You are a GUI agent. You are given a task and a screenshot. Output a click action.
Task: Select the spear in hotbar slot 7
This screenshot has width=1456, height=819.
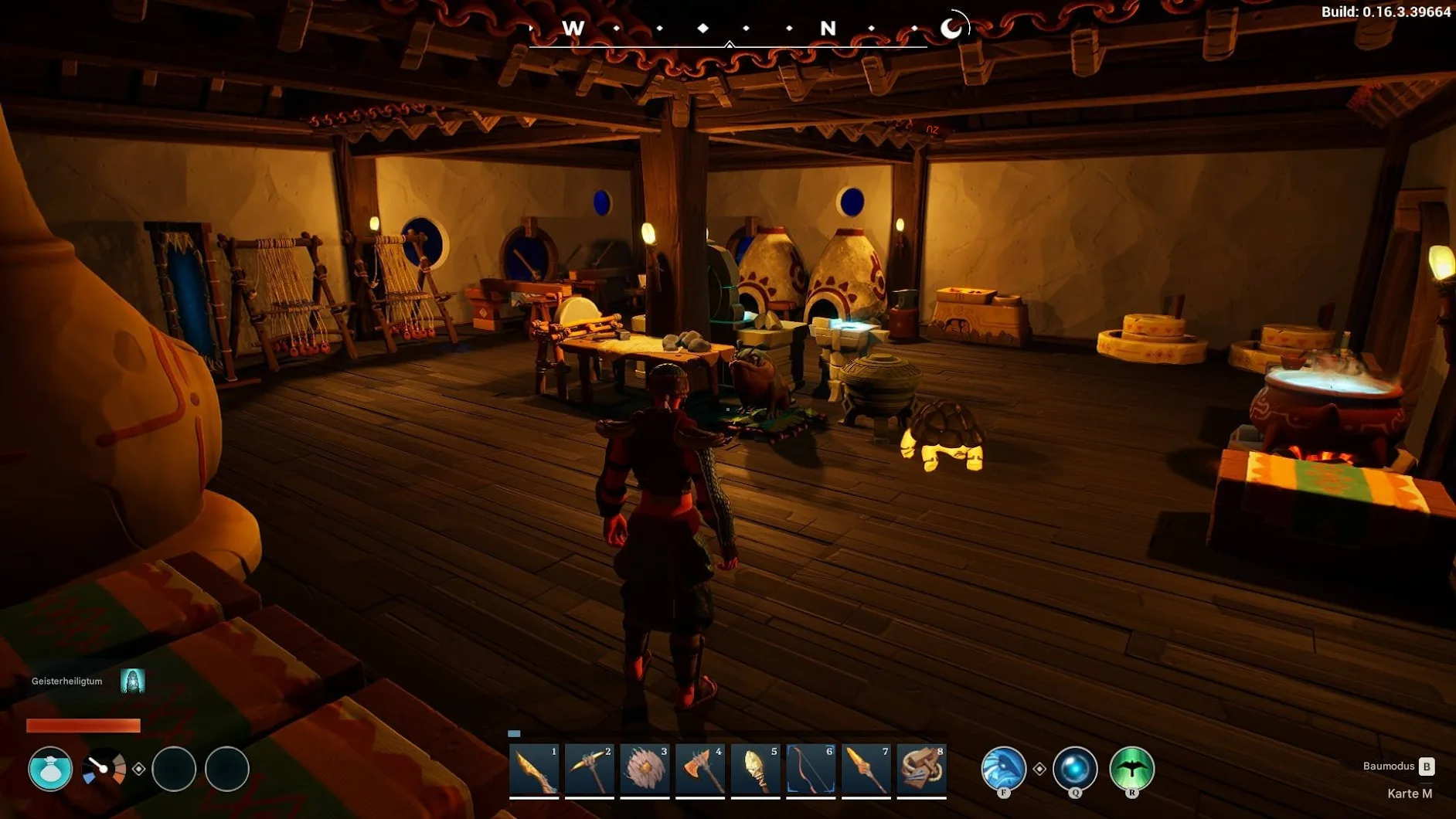(866, 770)
